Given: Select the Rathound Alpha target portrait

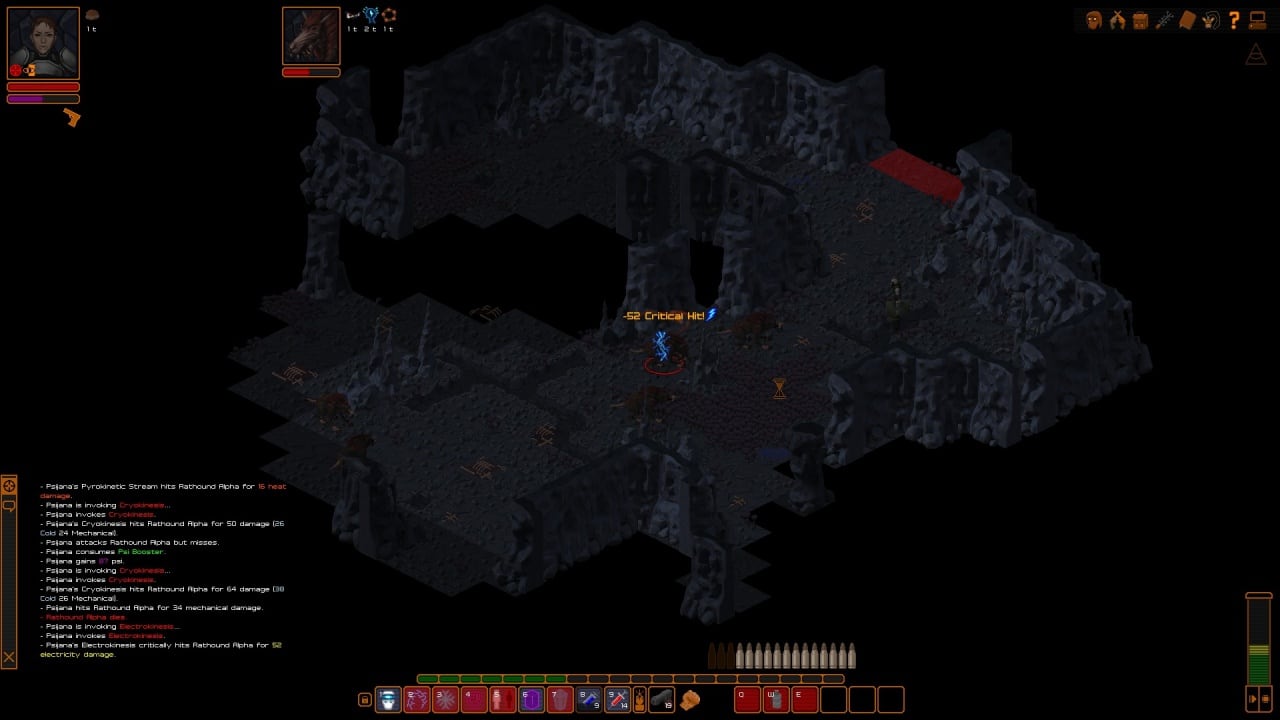Looking at the screenshot, I should pyautogui.click(x=311, y=36).
